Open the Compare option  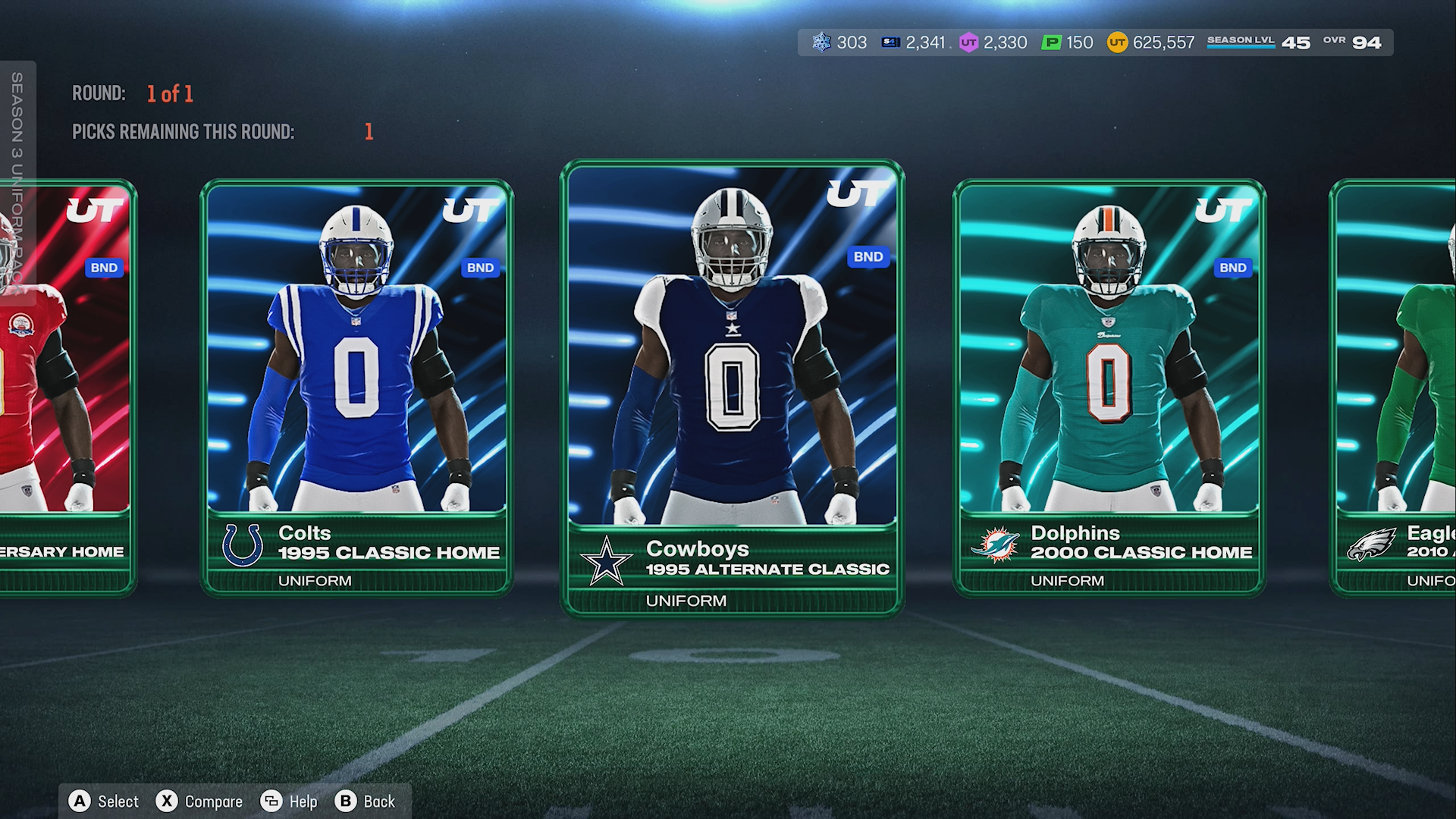(199, 802)
